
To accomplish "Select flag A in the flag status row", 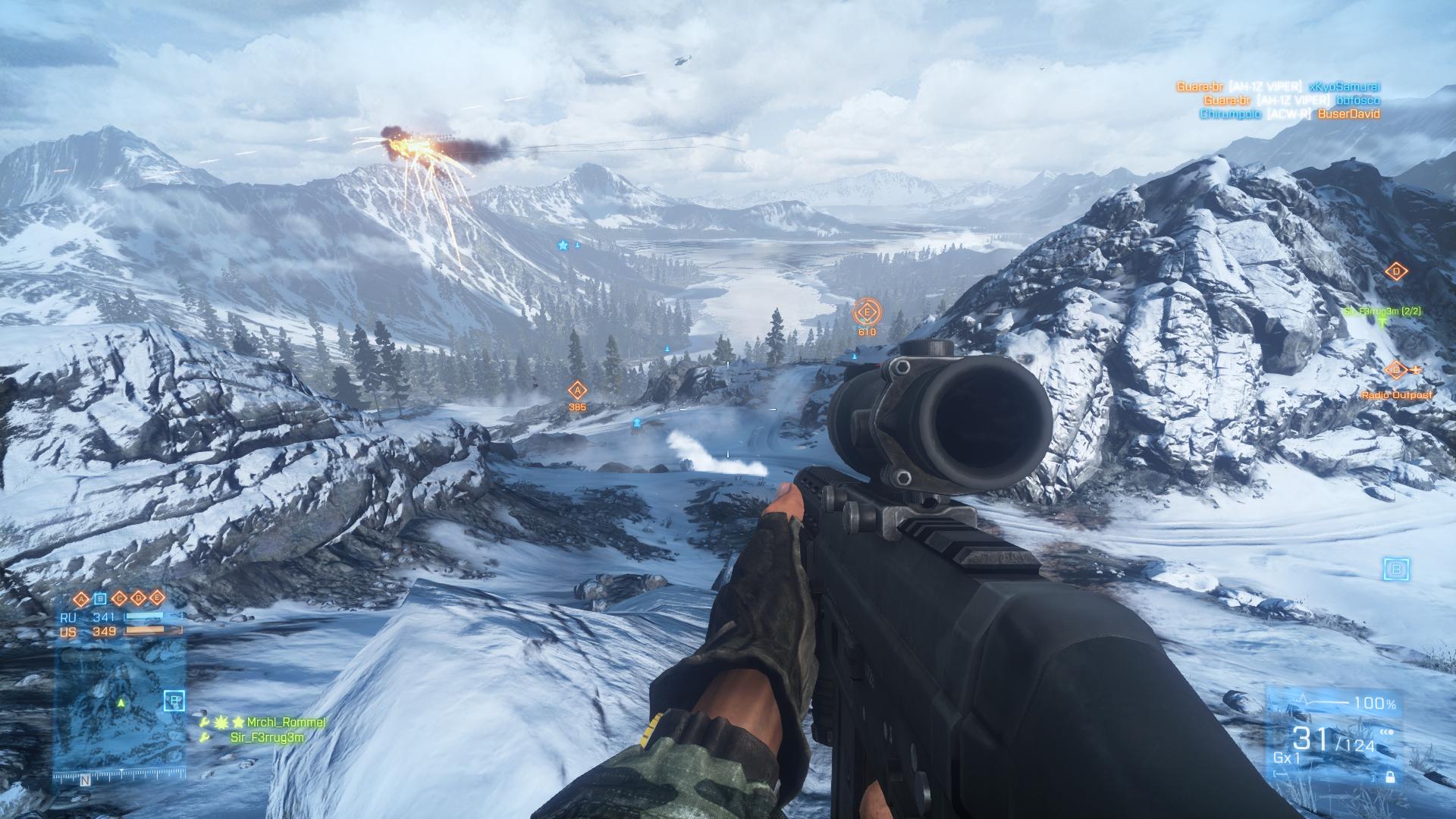I will pyautogui.click(x=81, y=598).
